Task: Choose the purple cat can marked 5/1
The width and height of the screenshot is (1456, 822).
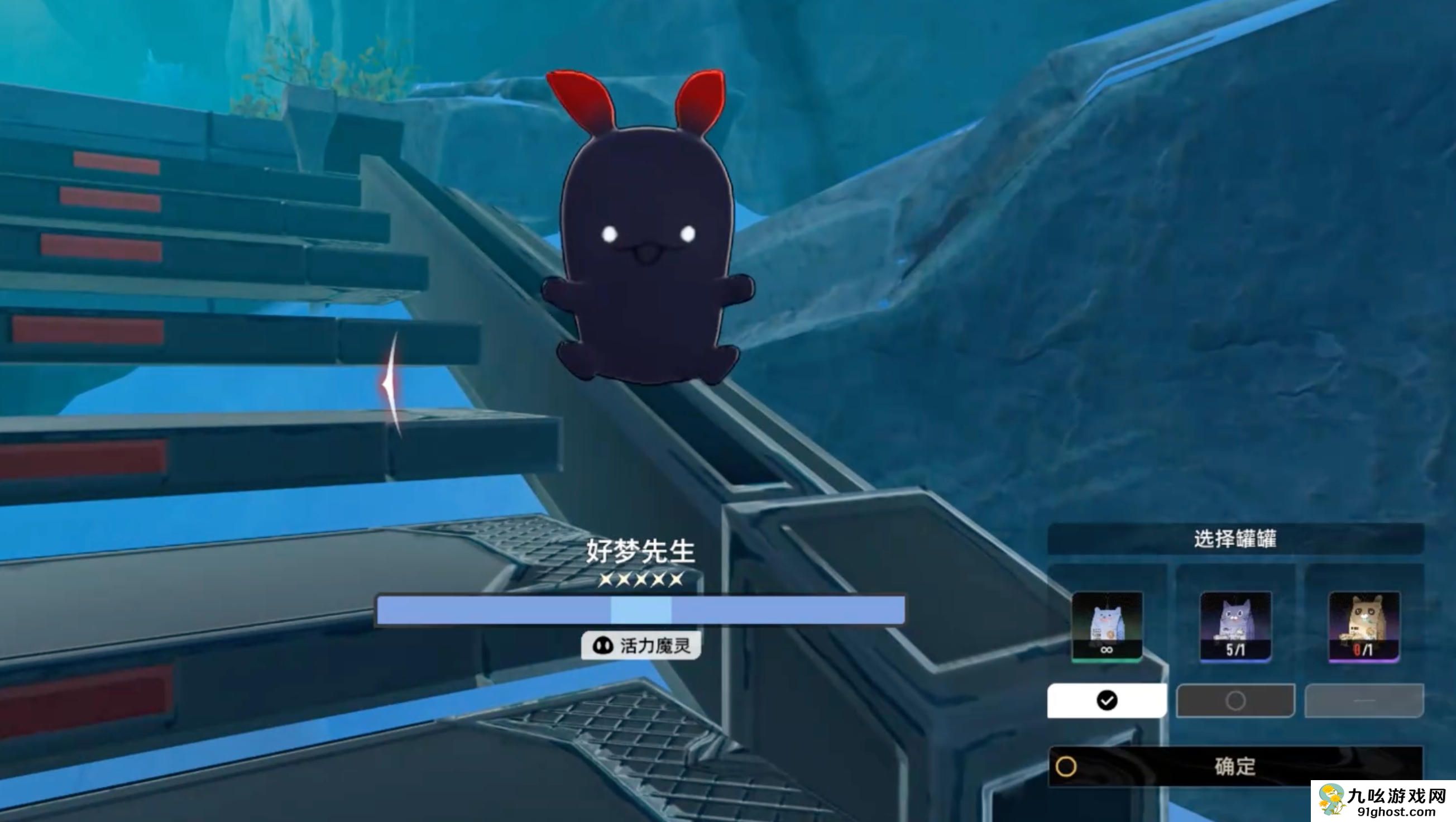Action: click(x=1235, y=626)
